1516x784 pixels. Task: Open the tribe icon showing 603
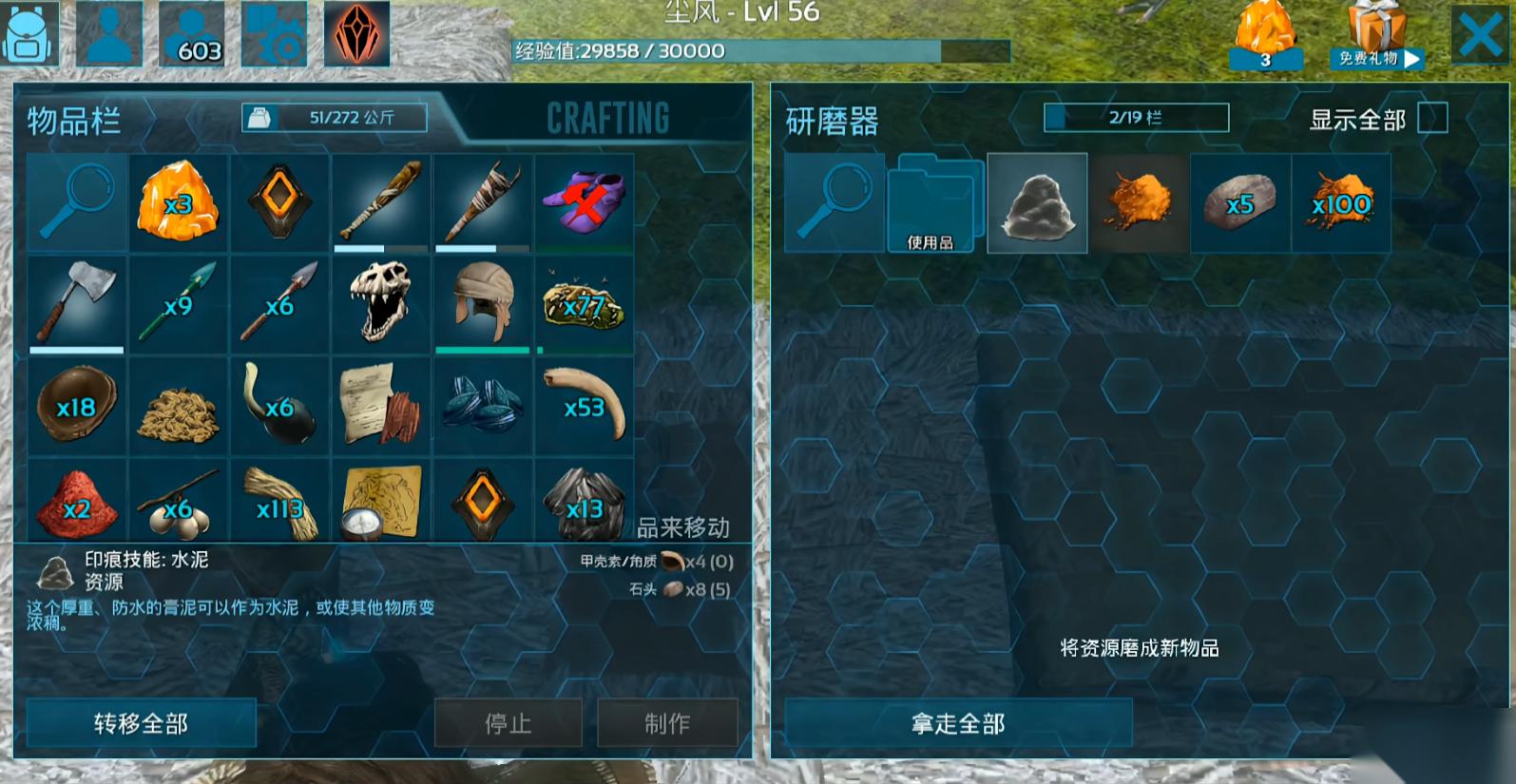[x=193, y=34]
